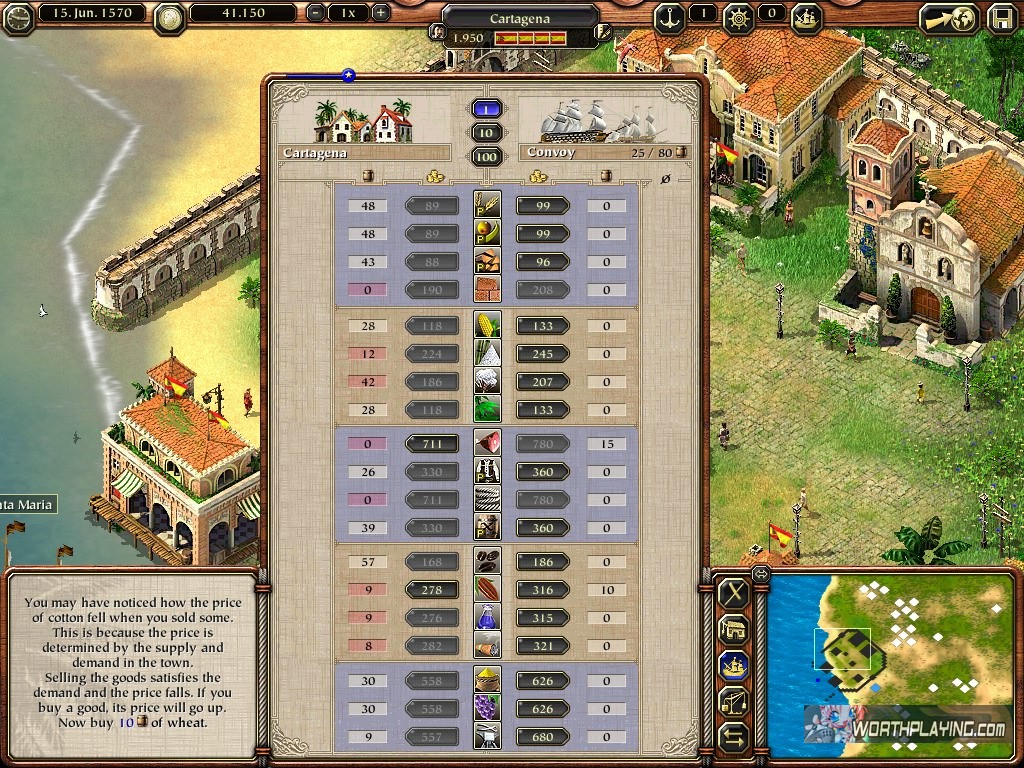Open the save menu with the floppy disk
The width and height of the screenshot is (1024, 768).
tap(1001, 18)
